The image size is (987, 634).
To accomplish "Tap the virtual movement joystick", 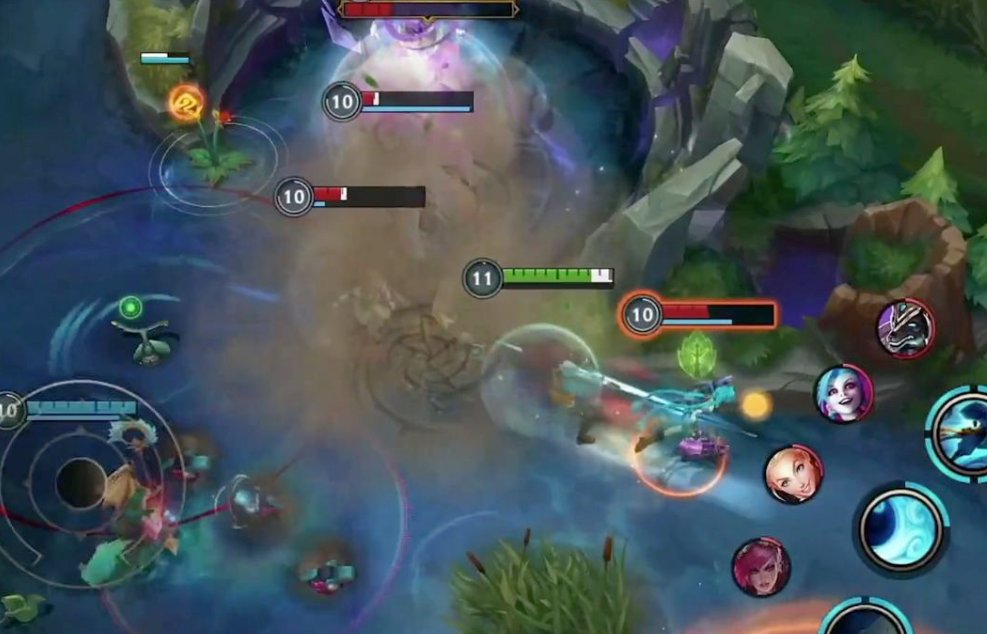I will [x=81, y=483].
